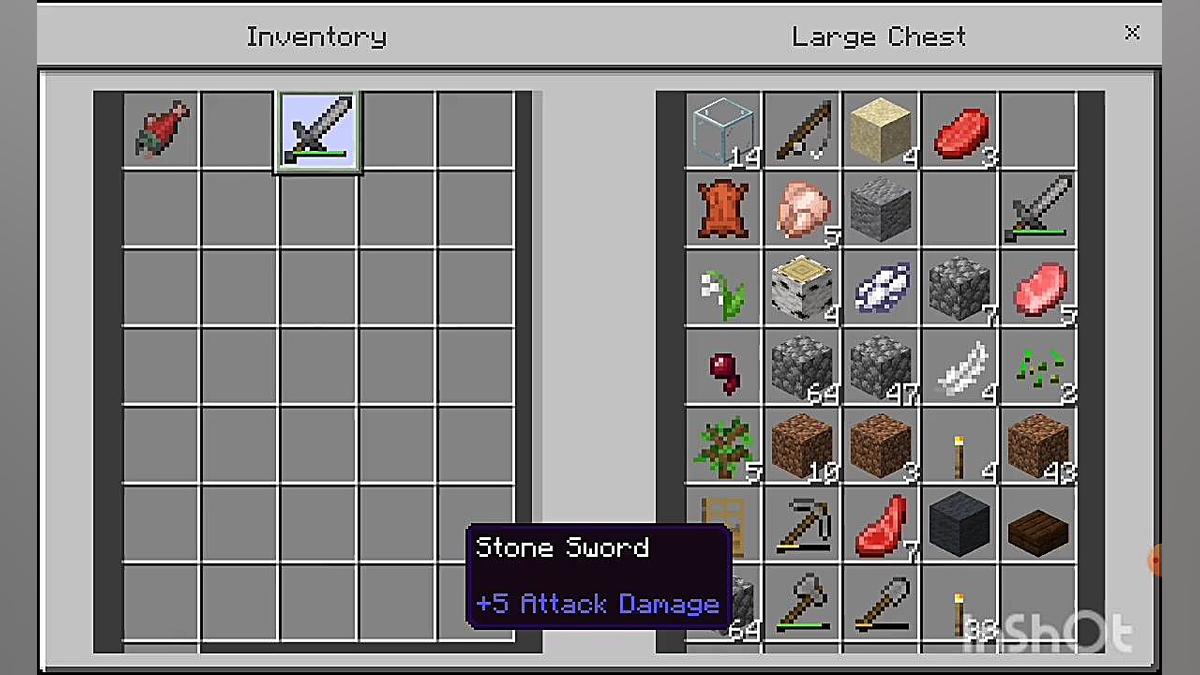The height and width of the screenshot is (675, 1200).
Task: Take the leather from the chest
Action: (x=723, y=209)
